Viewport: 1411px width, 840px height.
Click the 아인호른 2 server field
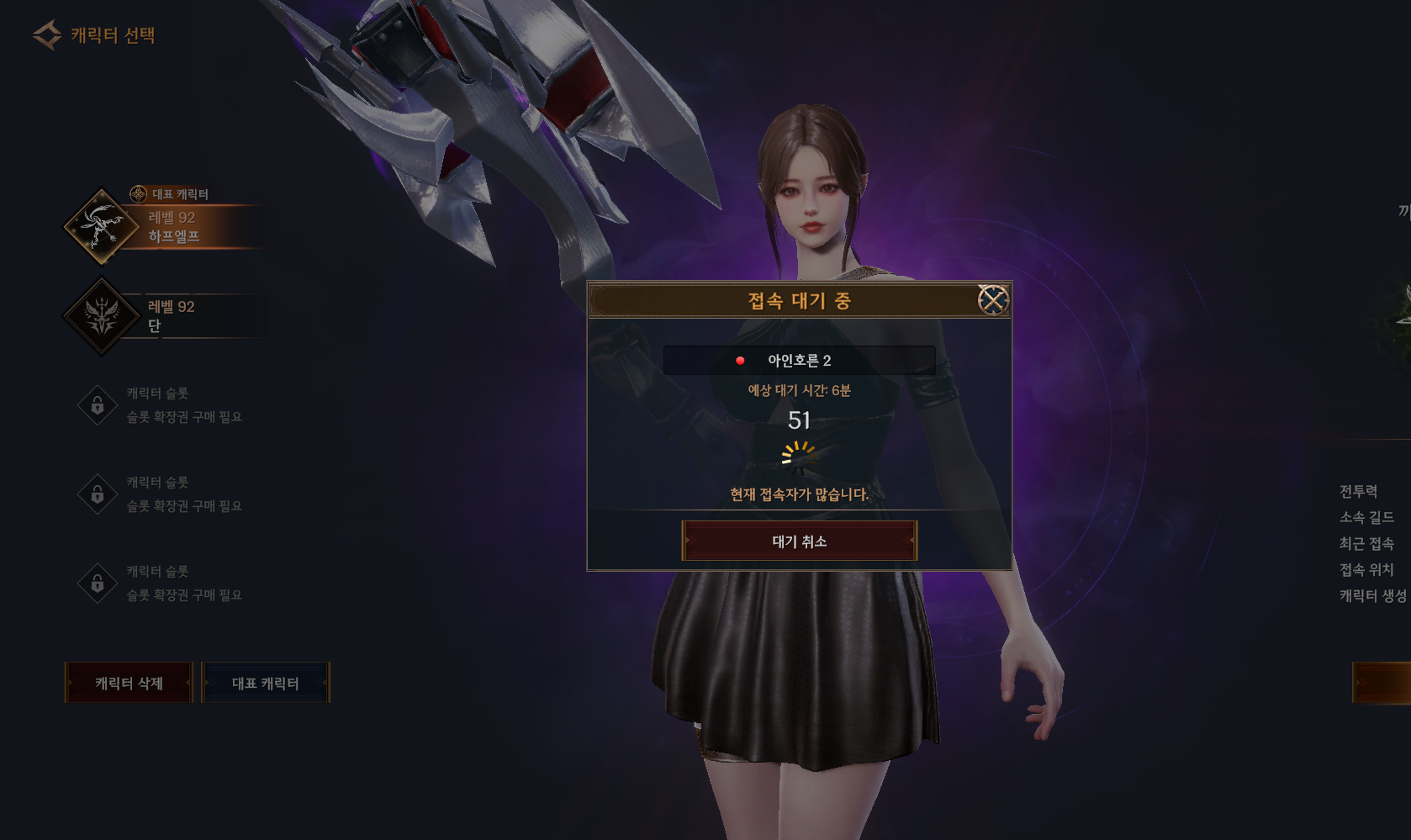pyautogui.click(x=799, y=361)
